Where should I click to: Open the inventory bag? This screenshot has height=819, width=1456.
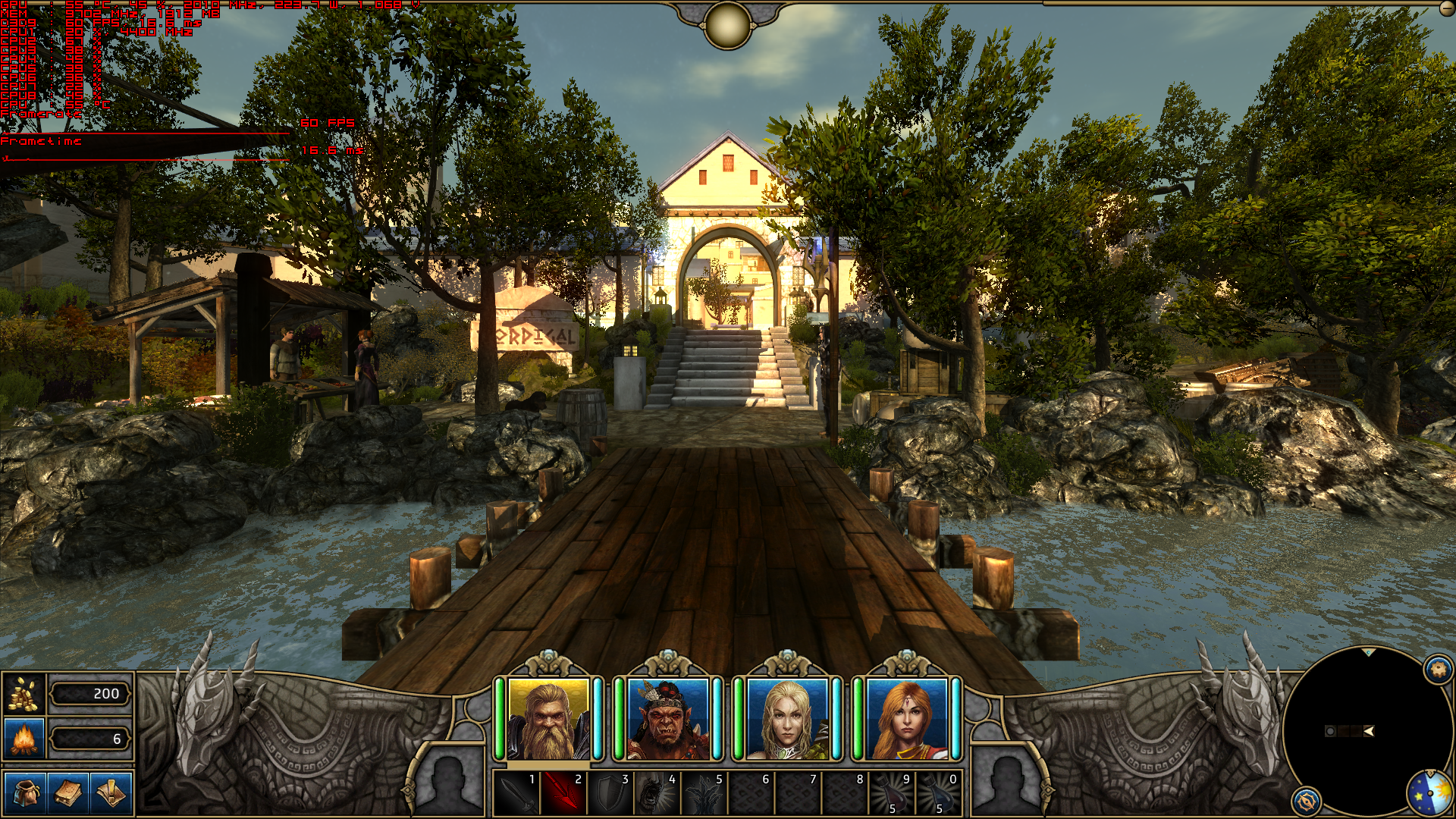[25, 793]
